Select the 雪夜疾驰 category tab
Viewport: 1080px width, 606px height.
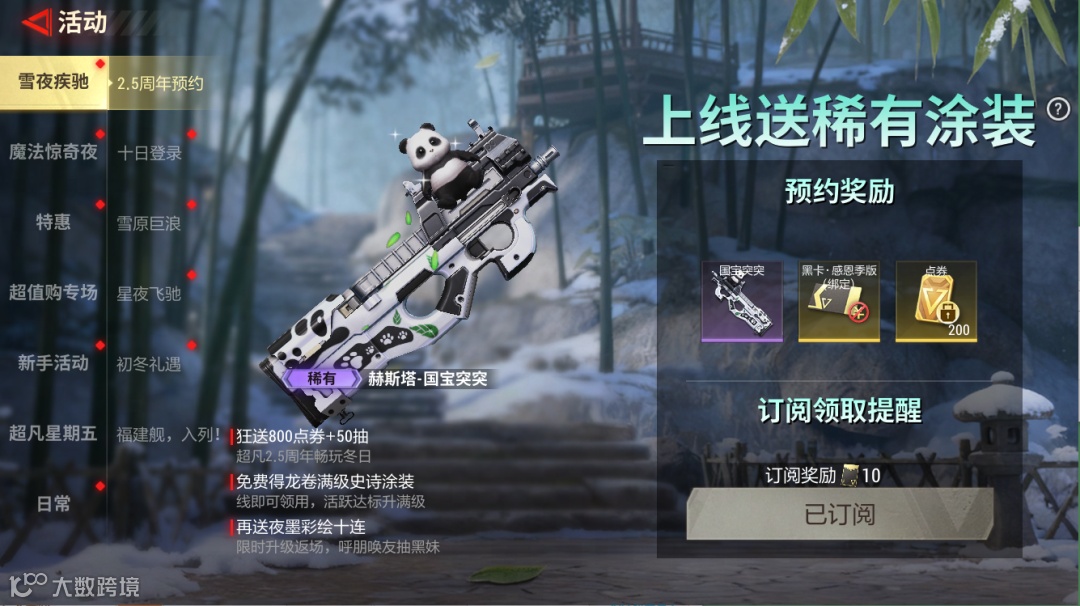tap(53, 82)
